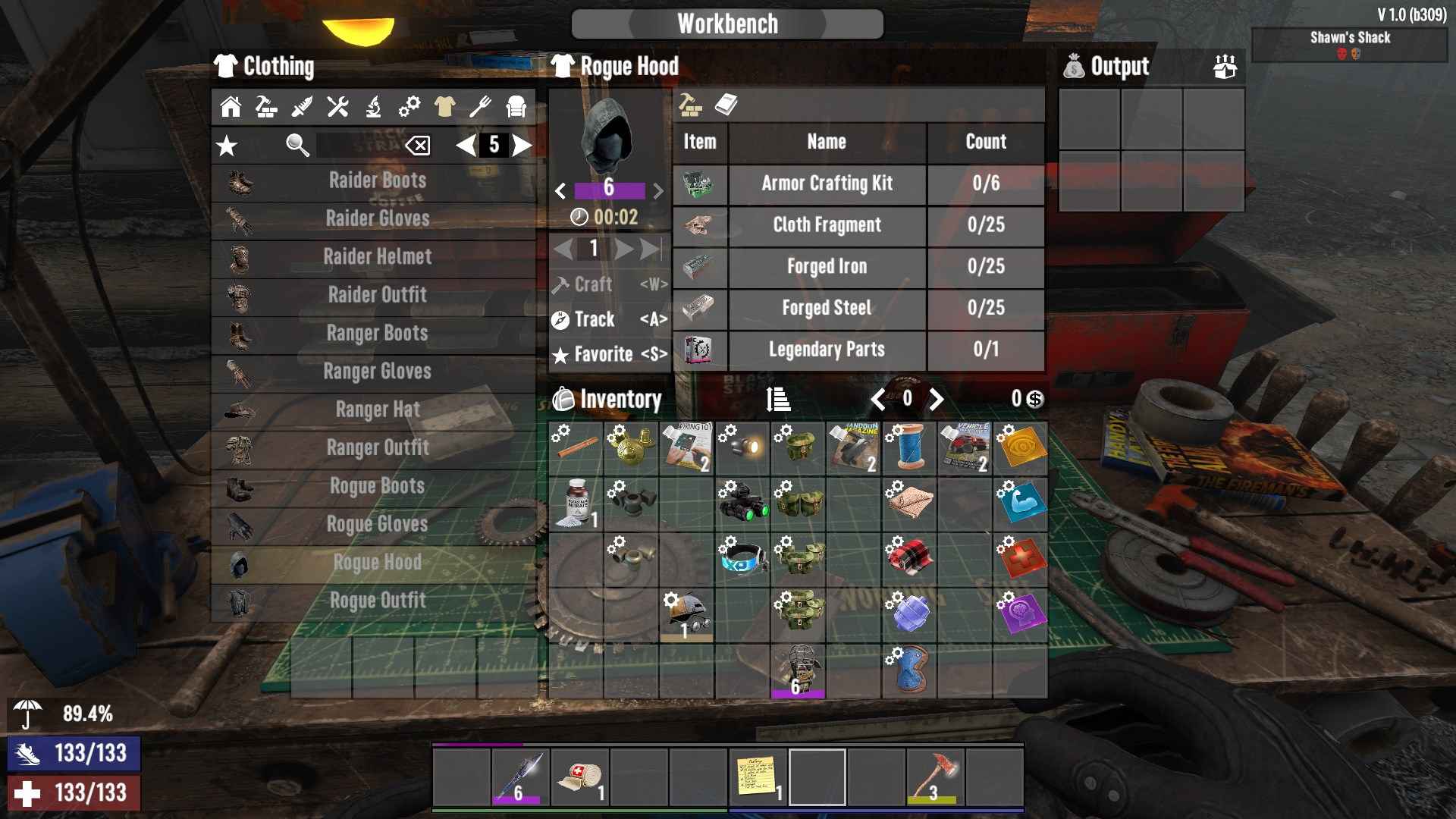Select Rogue Outfit from the clothing list
The height and width of the screenshot is (819, 1456).
pos(378,600)
